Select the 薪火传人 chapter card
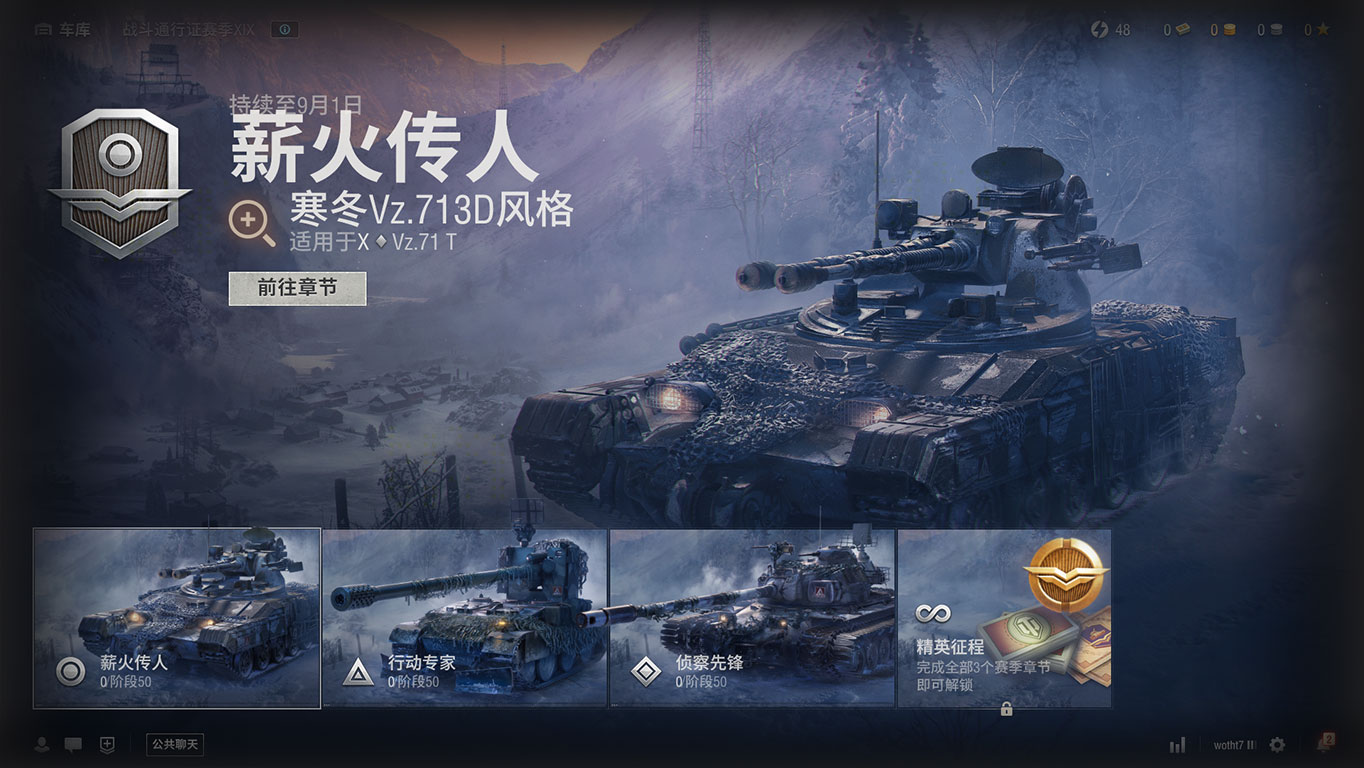 177,618
